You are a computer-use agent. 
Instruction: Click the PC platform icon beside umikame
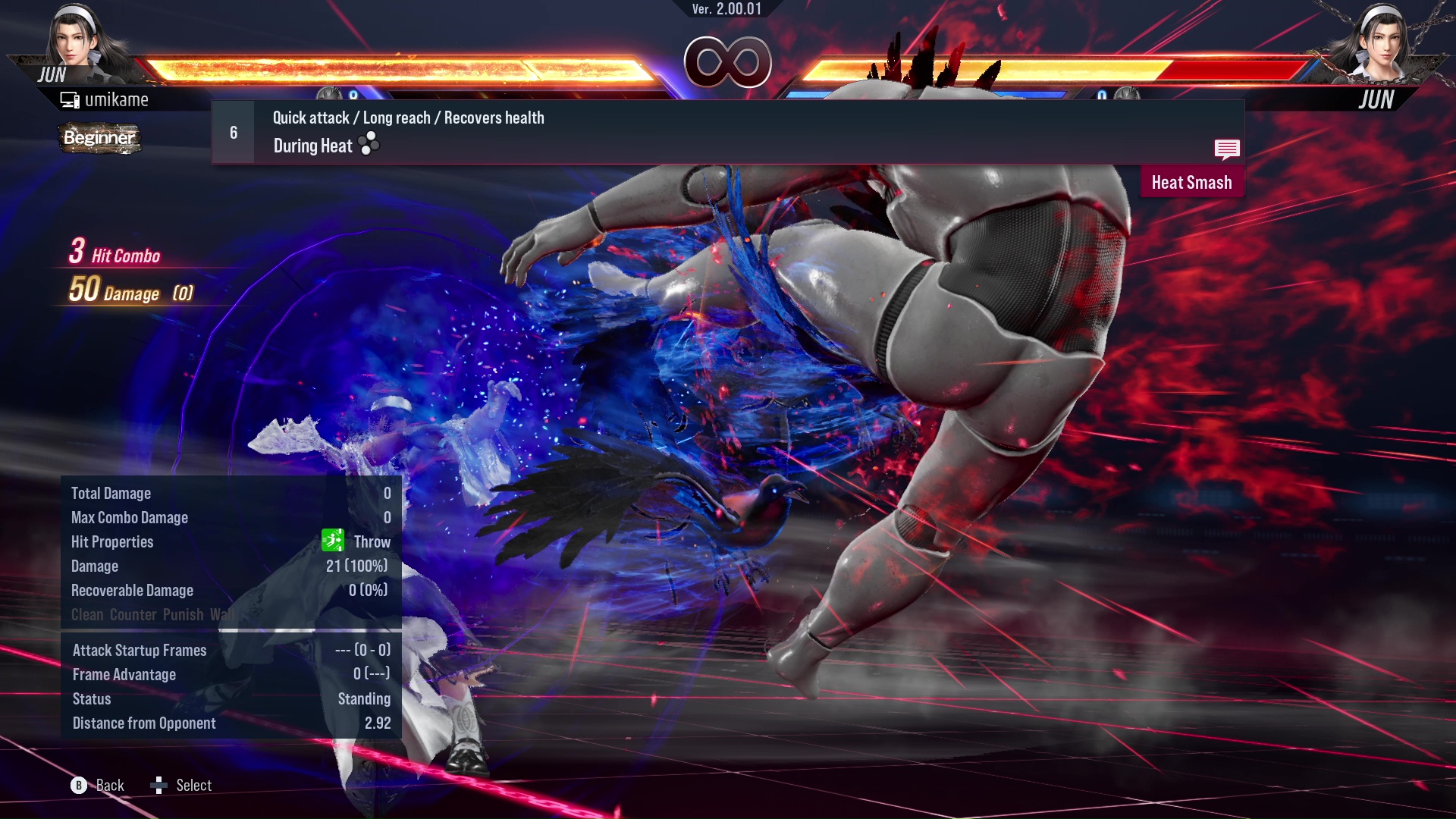pos(69,99)
